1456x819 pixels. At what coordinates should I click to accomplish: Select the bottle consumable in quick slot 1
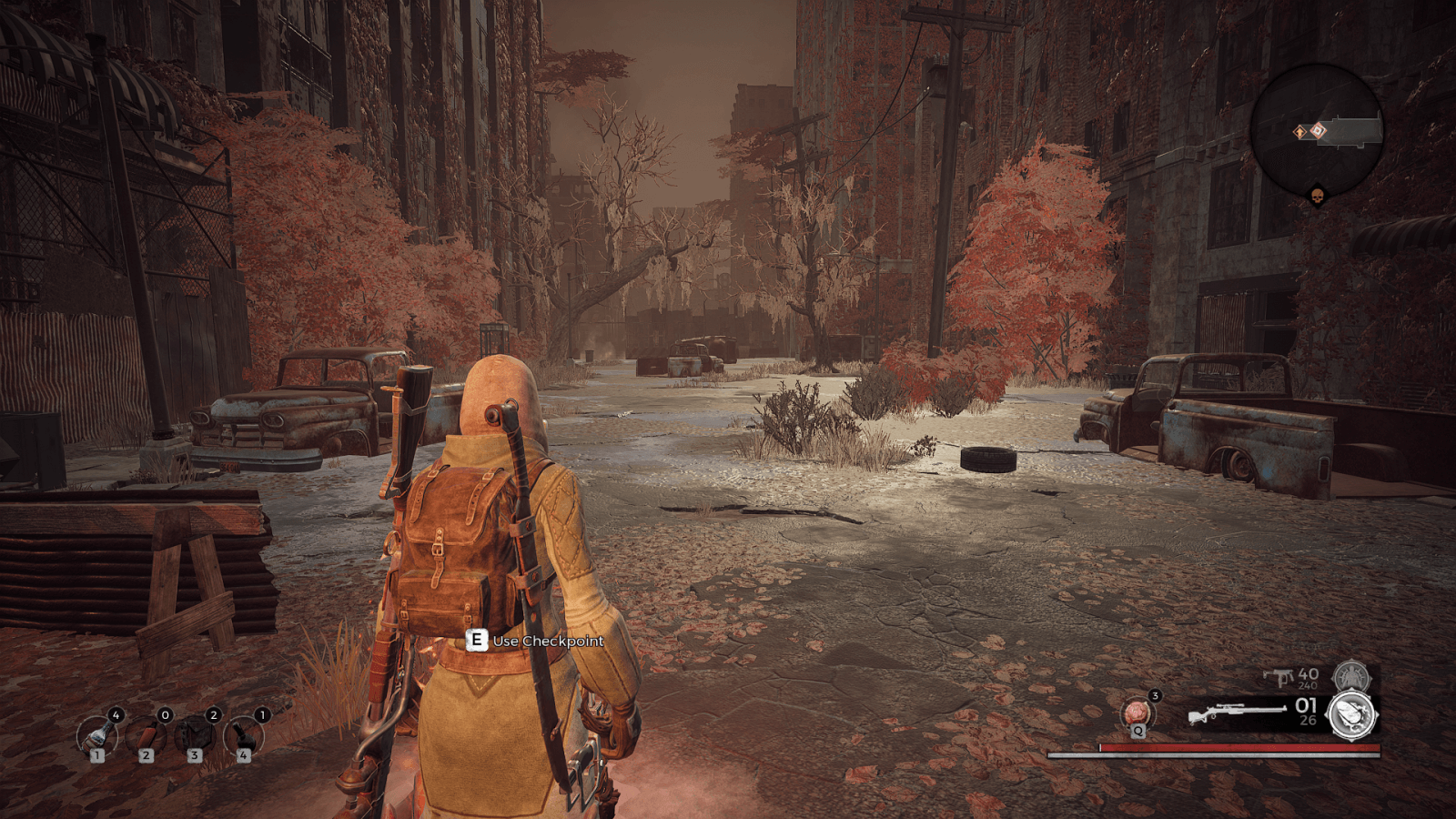click(x=96, y=734)
